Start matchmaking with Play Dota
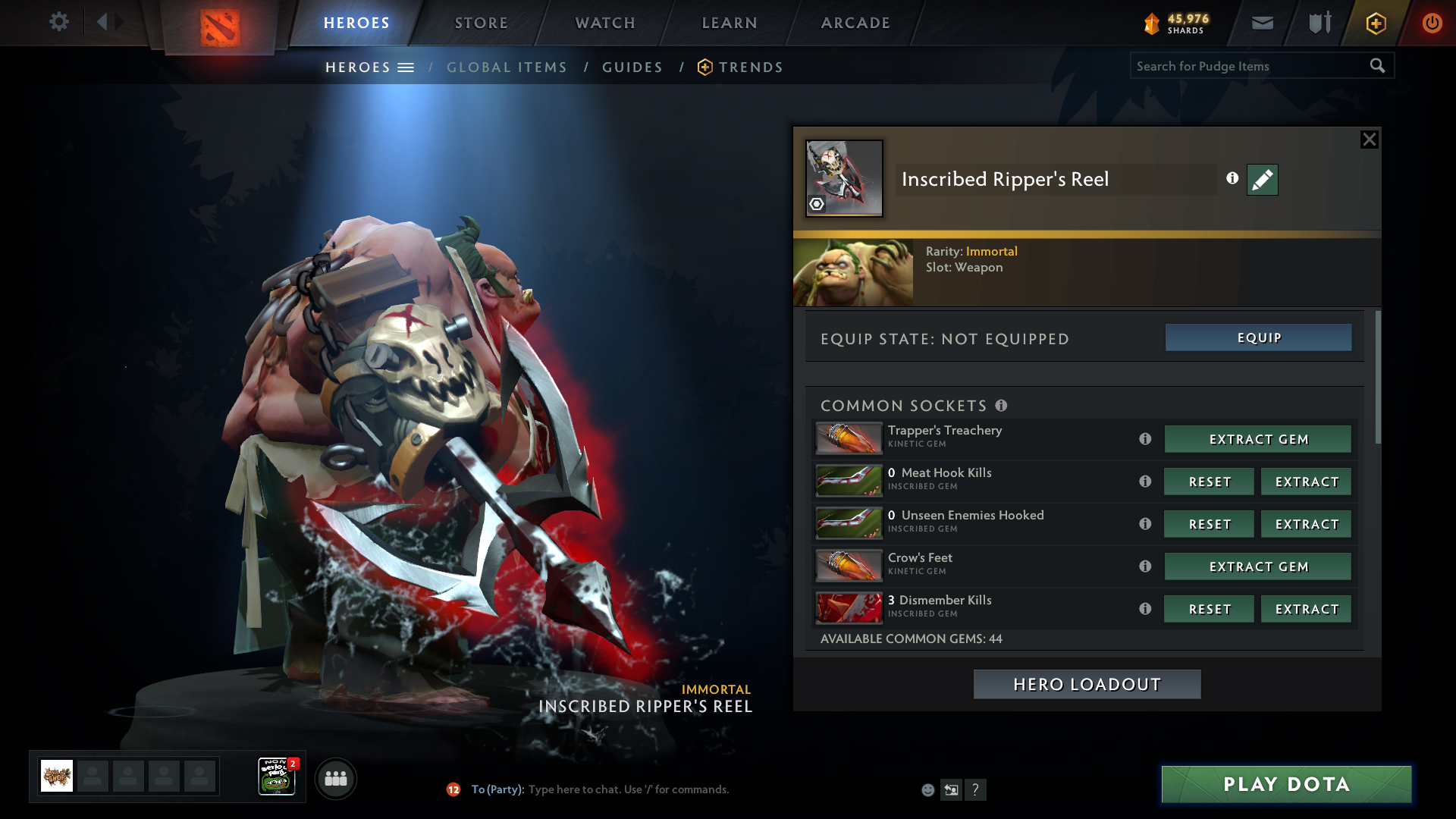The width and height of the screenshot is (1456, 819). pyautogui.click(x=1286, y=784)
